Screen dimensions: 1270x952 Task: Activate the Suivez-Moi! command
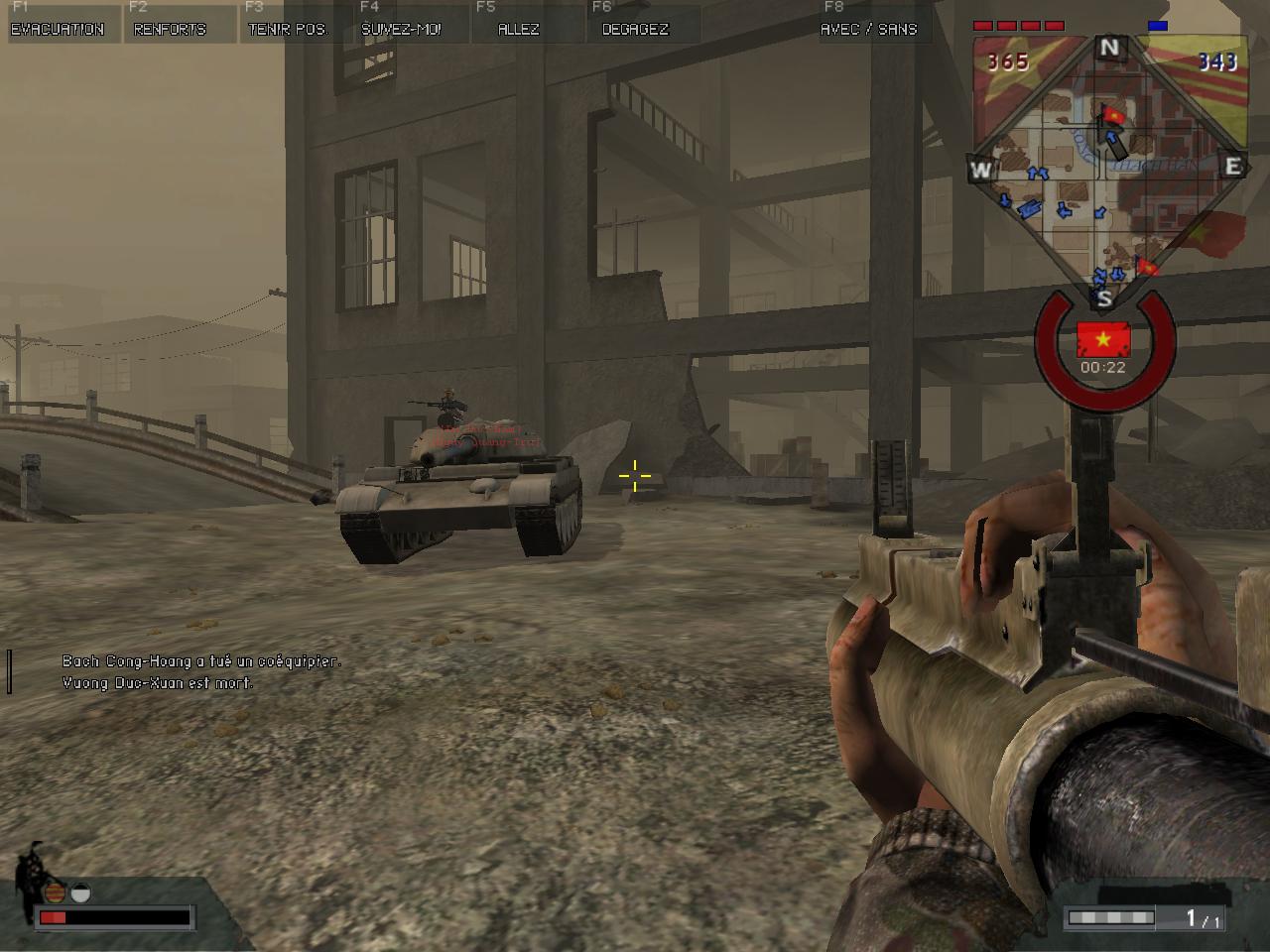pos(401,29)
